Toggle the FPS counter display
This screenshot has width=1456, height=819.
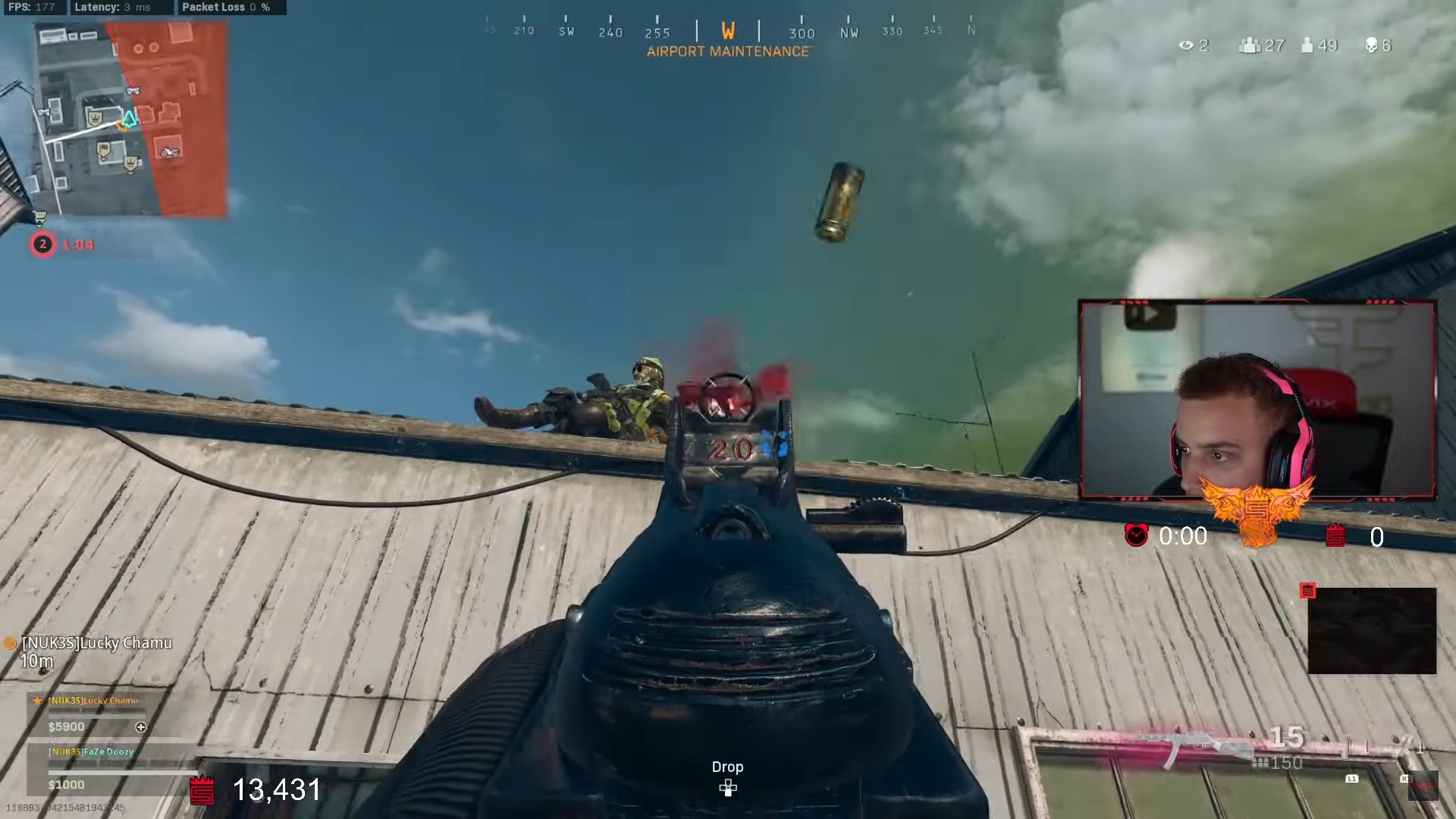pyautogui.click(x=30, y=8)
